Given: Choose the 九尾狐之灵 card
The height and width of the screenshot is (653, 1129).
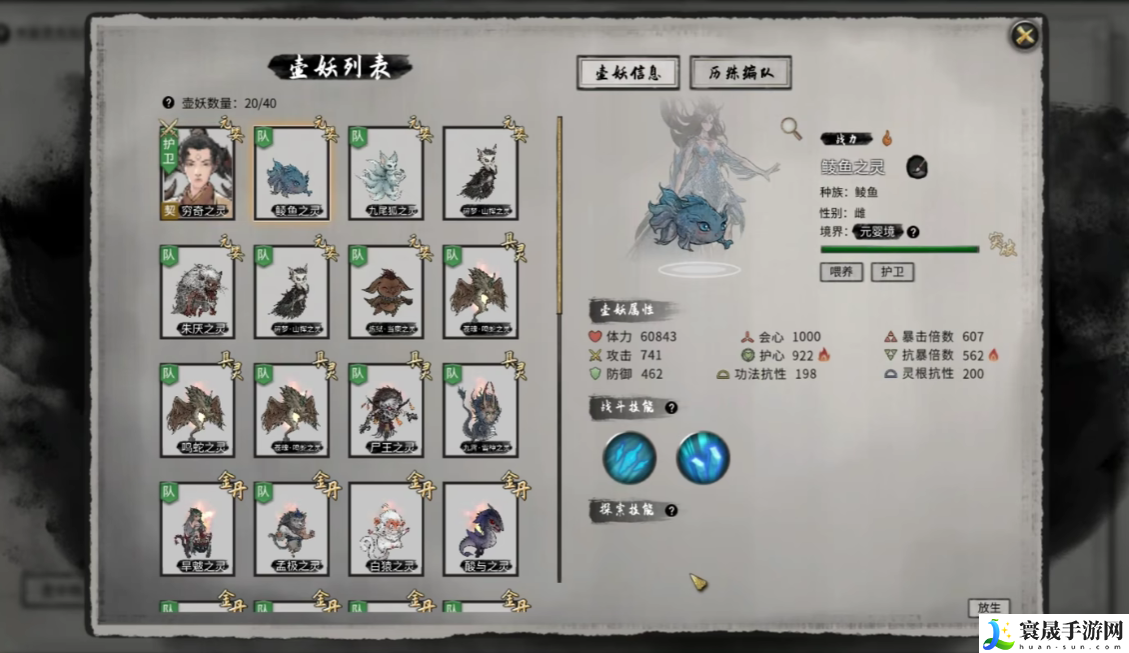Looking at the screenshot, I should [x=385, y=172].
